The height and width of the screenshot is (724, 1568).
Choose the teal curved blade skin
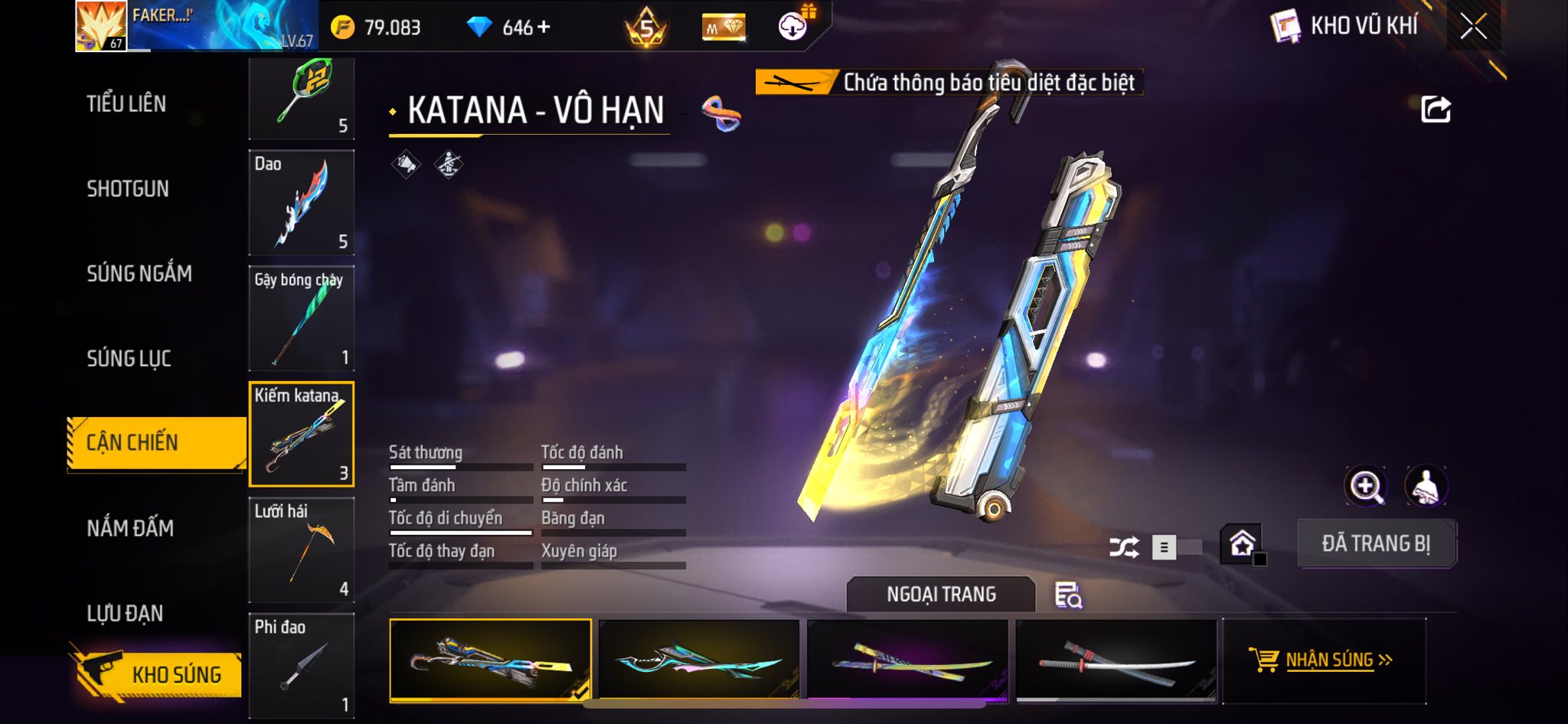699,660
